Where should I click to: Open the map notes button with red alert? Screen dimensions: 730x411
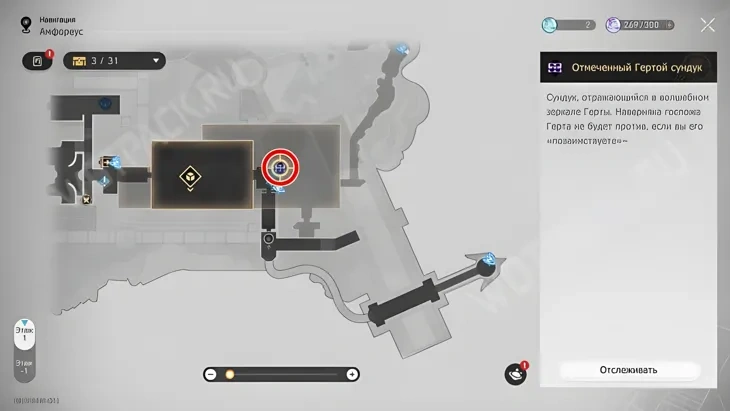point(38,61)
